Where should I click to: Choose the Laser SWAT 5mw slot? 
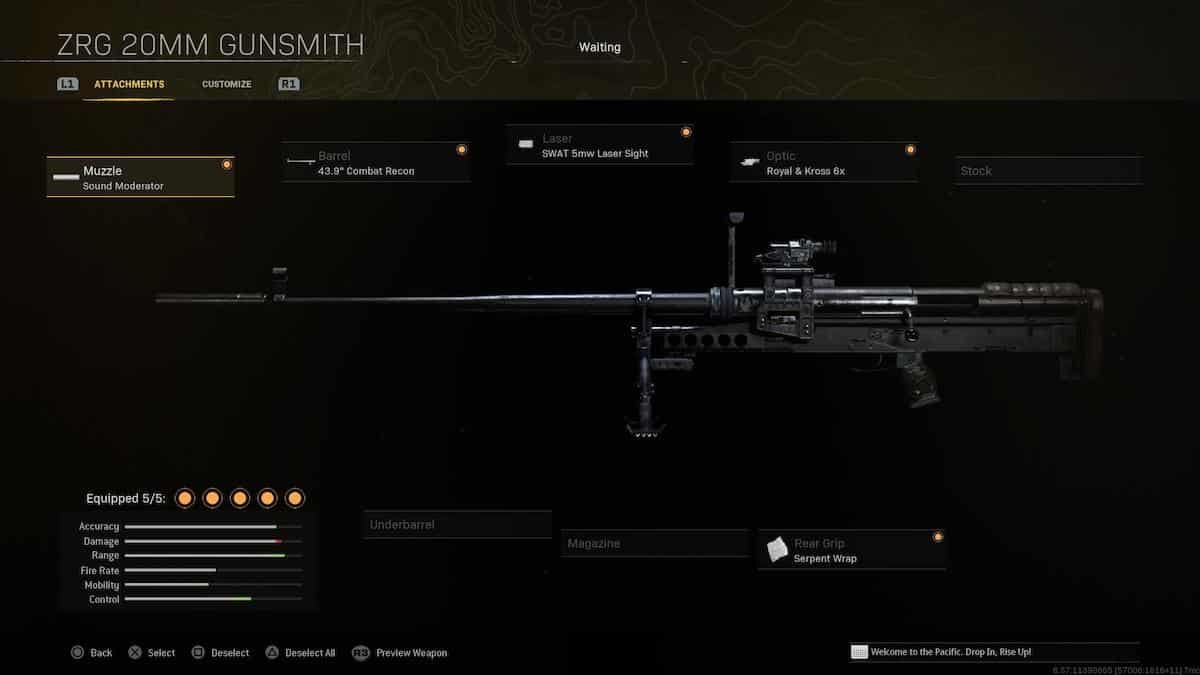(600, 145)
